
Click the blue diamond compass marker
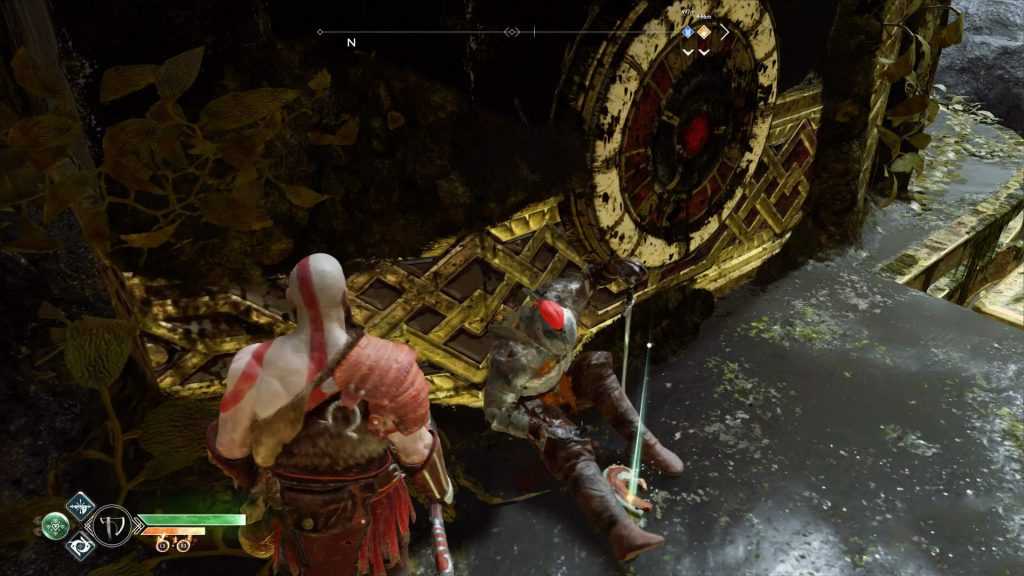(688, 32)
